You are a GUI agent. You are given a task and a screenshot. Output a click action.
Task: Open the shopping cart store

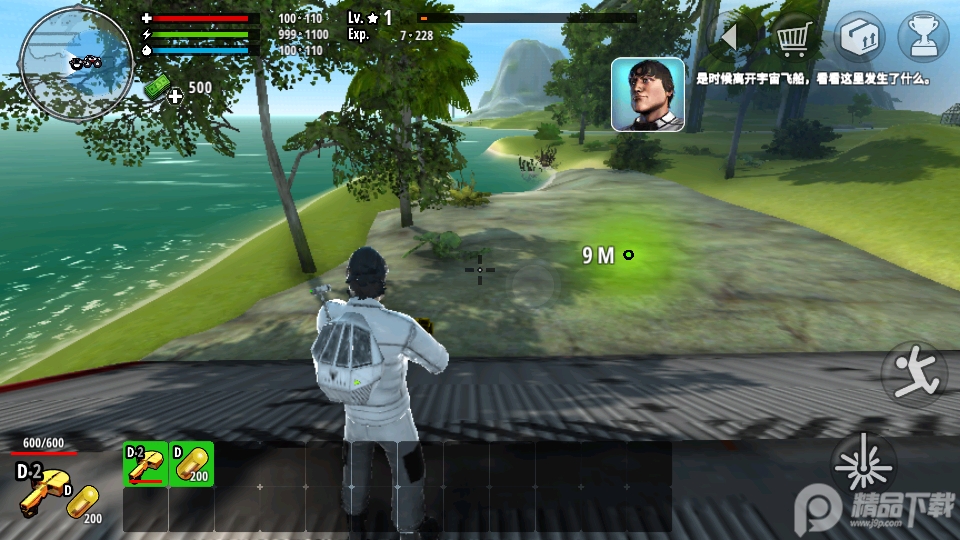(793, 39)
